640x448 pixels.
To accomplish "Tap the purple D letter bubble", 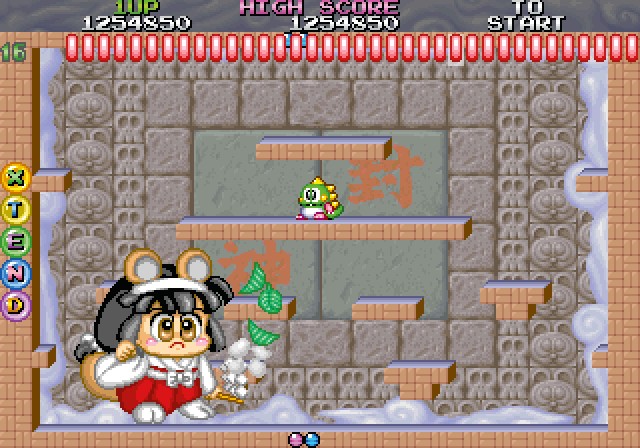I will pyautogui.click(x=16, y=304).
